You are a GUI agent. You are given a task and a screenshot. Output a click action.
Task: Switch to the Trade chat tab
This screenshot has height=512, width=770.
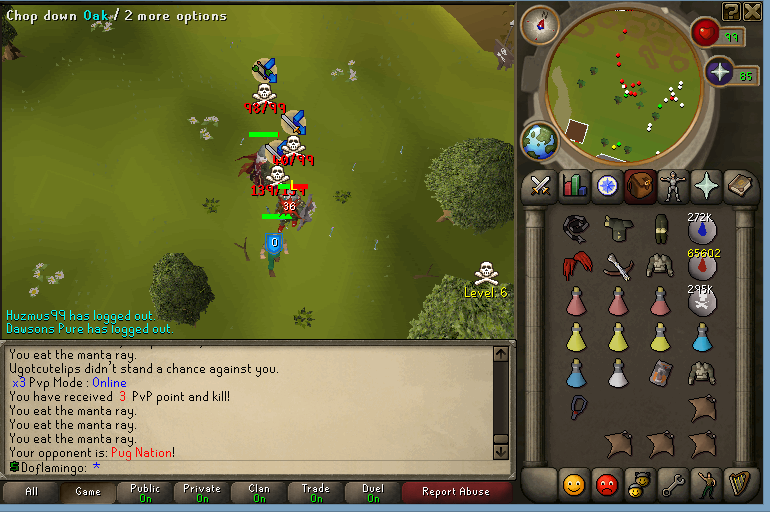pos(316,492)
